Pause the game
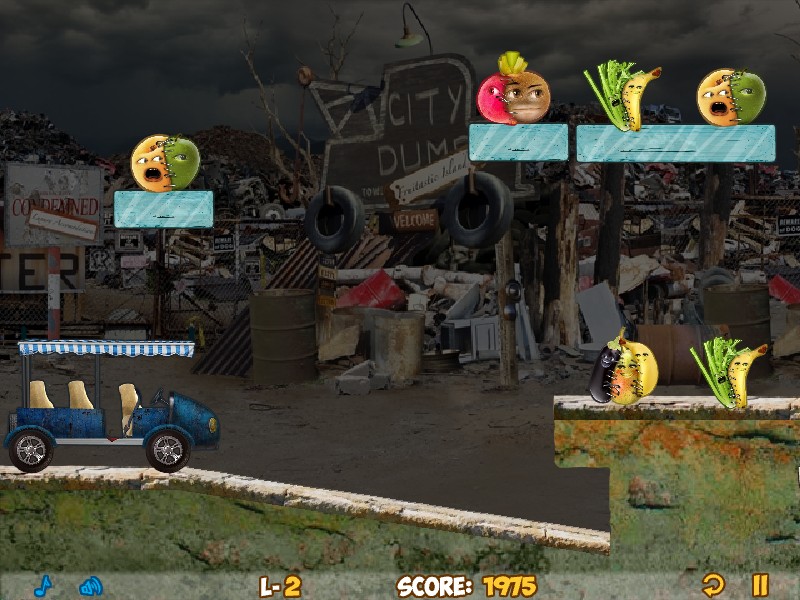The height and width of the screenshot is (600, 800). pyautogui.click(x=760, y=585)
